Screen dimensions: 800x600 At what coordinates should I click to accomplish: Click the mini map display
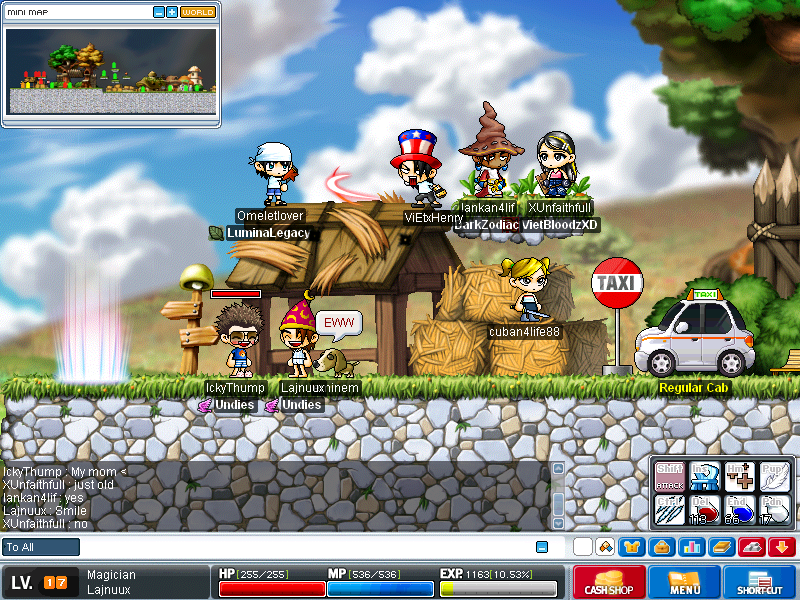pyautogui.click(x=111, y=70)
